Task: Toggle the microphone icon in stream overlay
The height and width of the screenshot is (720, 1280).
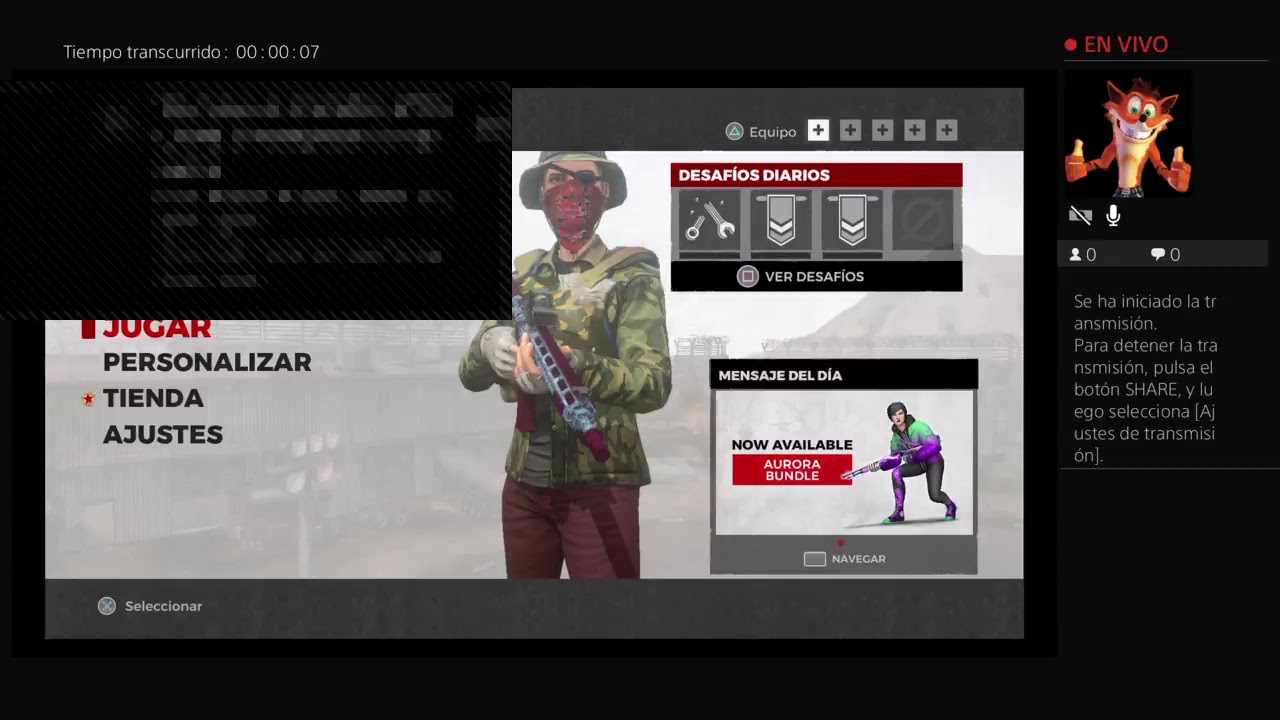Action: tap(1113, 216)
